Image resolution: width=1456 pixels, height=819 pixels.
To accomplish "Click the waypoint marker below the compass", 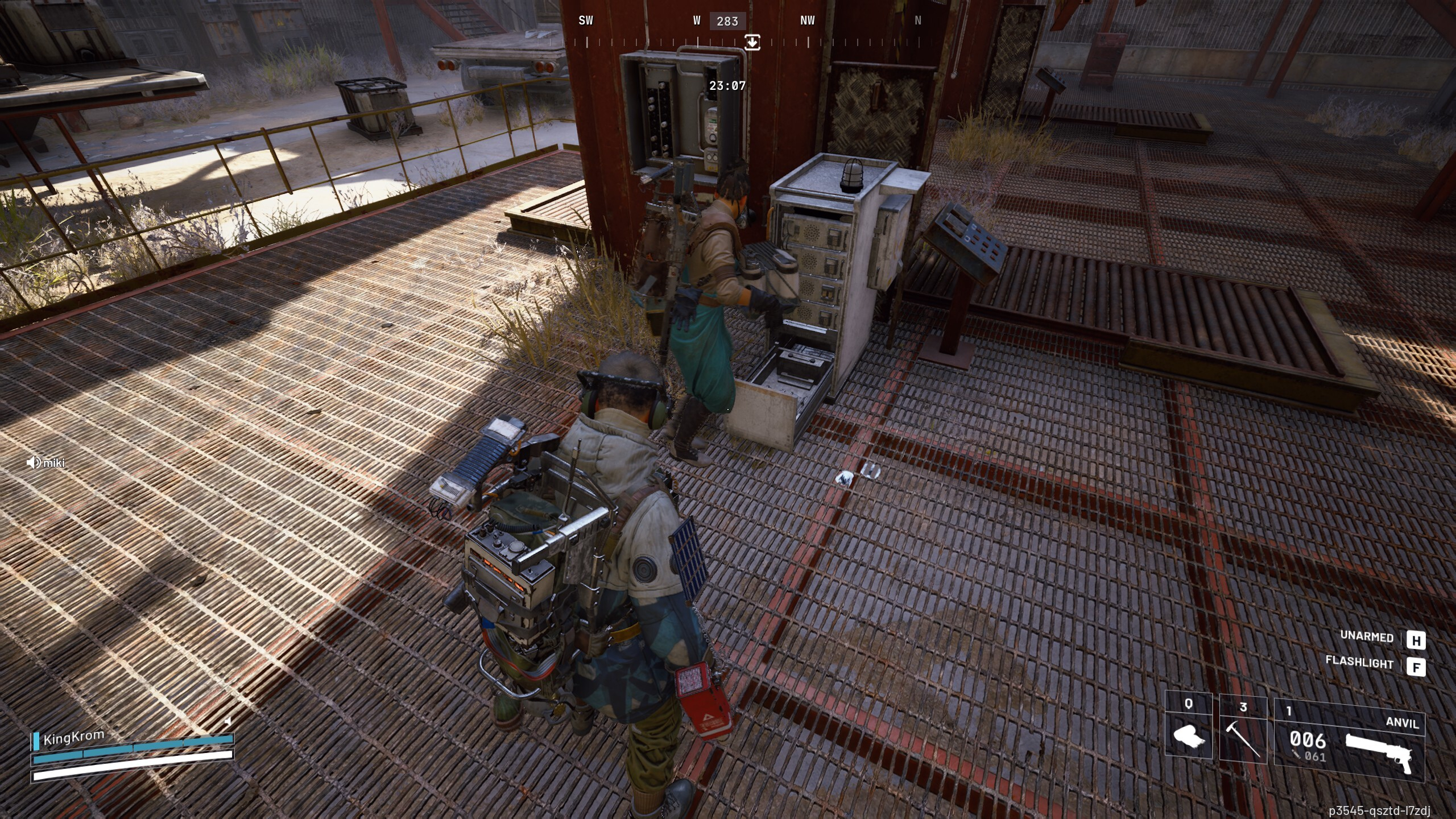I will point(752,42).
